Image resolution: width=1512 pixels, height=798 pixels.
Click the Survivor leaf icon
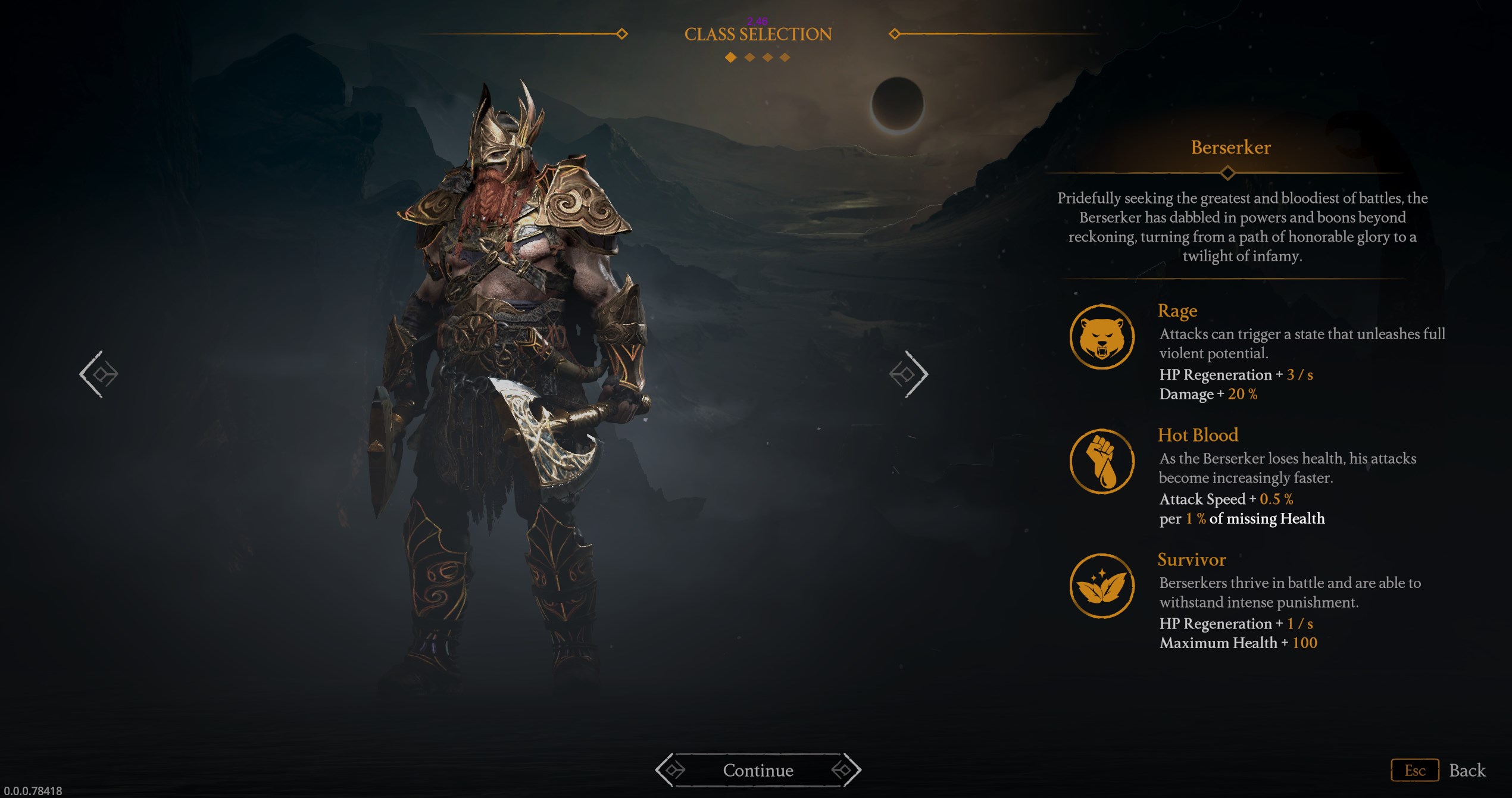pyautogui.click(x=1102, y=586)
